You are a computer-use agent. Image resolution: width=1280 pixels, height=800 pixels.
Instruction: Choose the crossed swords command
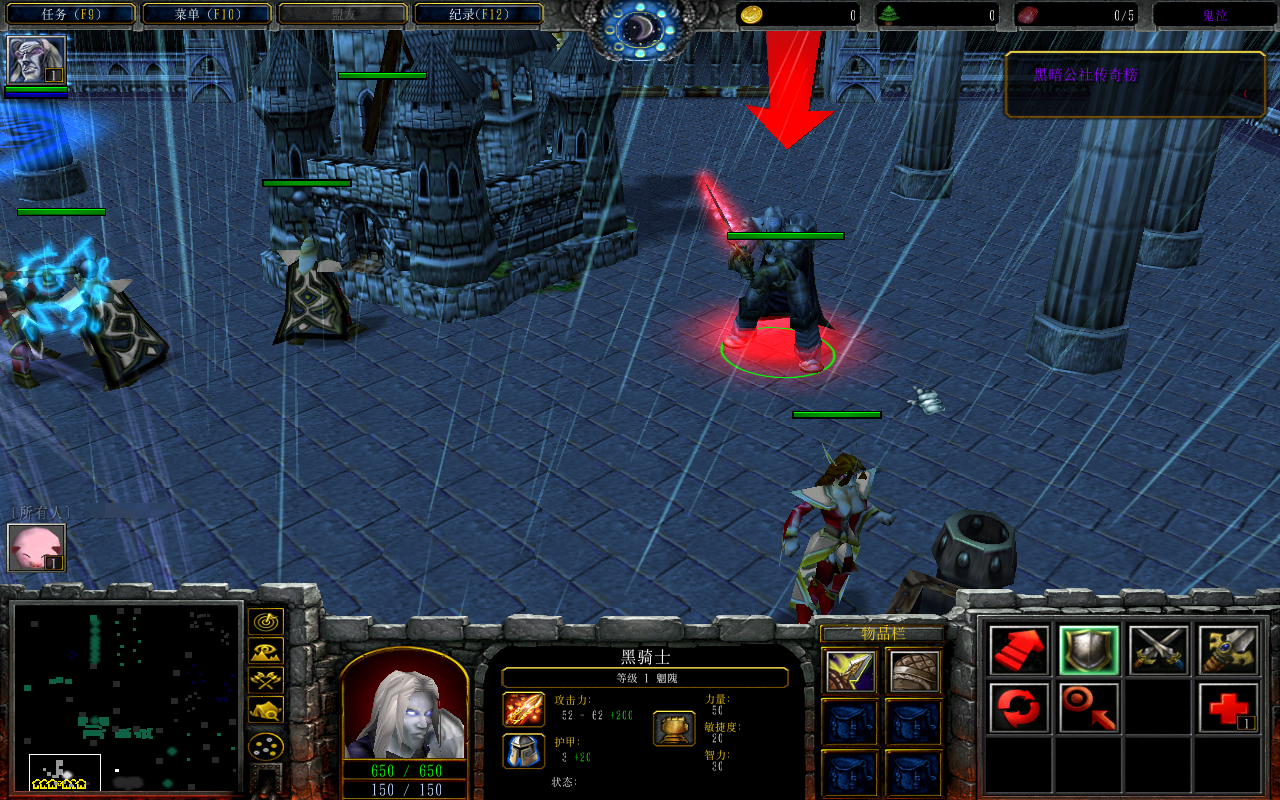[x=1159, y=650]
